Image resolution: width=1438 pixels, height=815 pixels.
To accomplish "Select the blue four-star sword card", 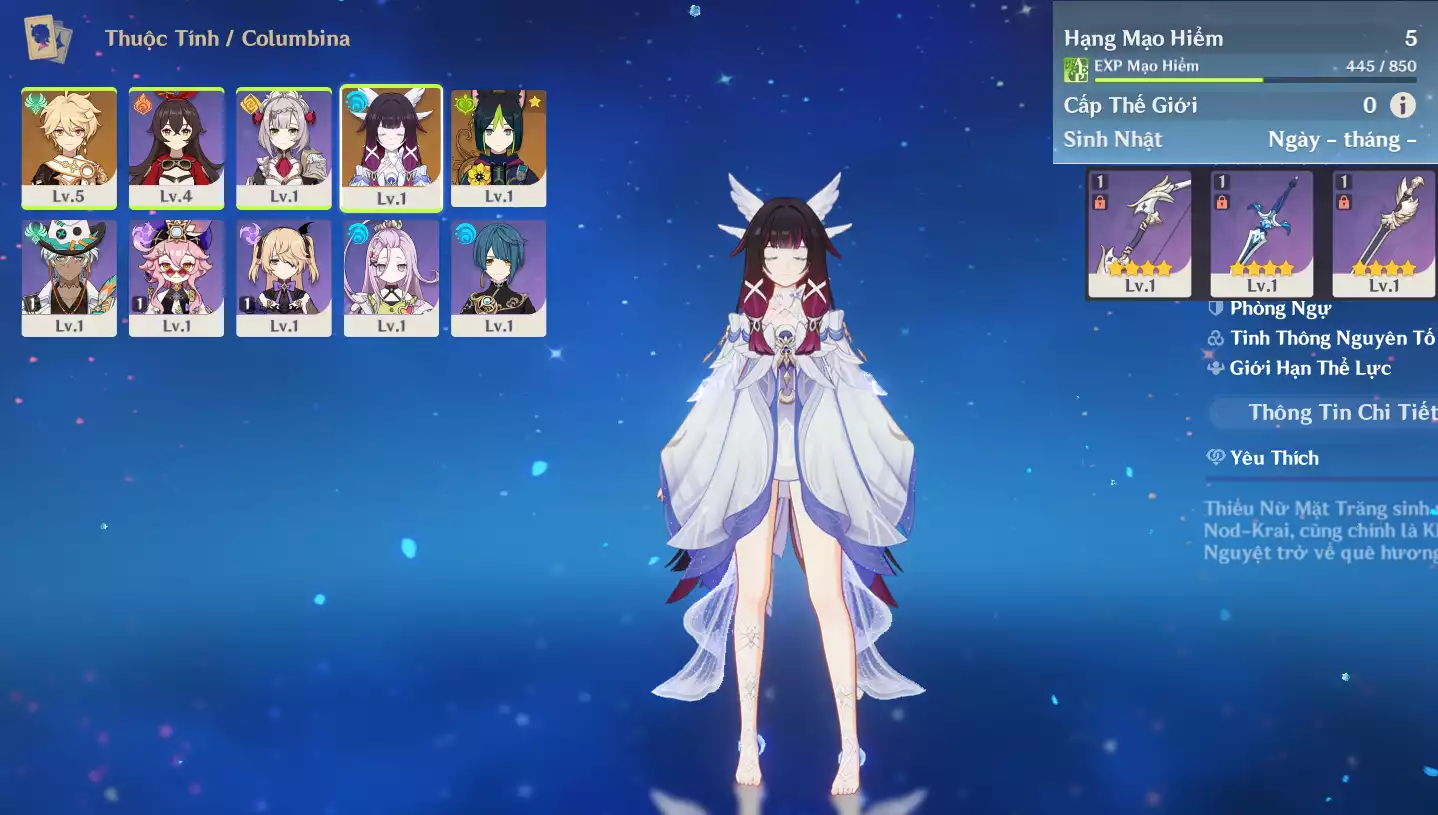I will pyautogui.click(x=1262, y=233).
